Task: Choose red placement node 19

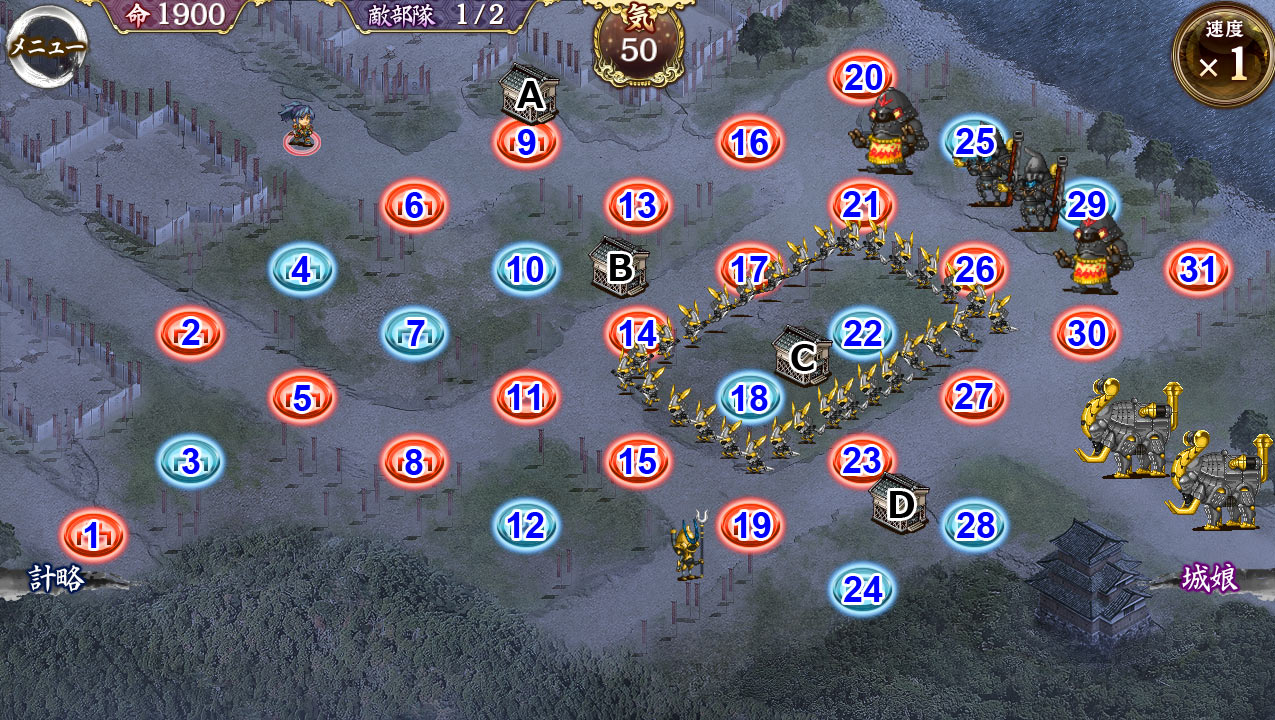Action: pyautogui.click(x=751, y=525)
